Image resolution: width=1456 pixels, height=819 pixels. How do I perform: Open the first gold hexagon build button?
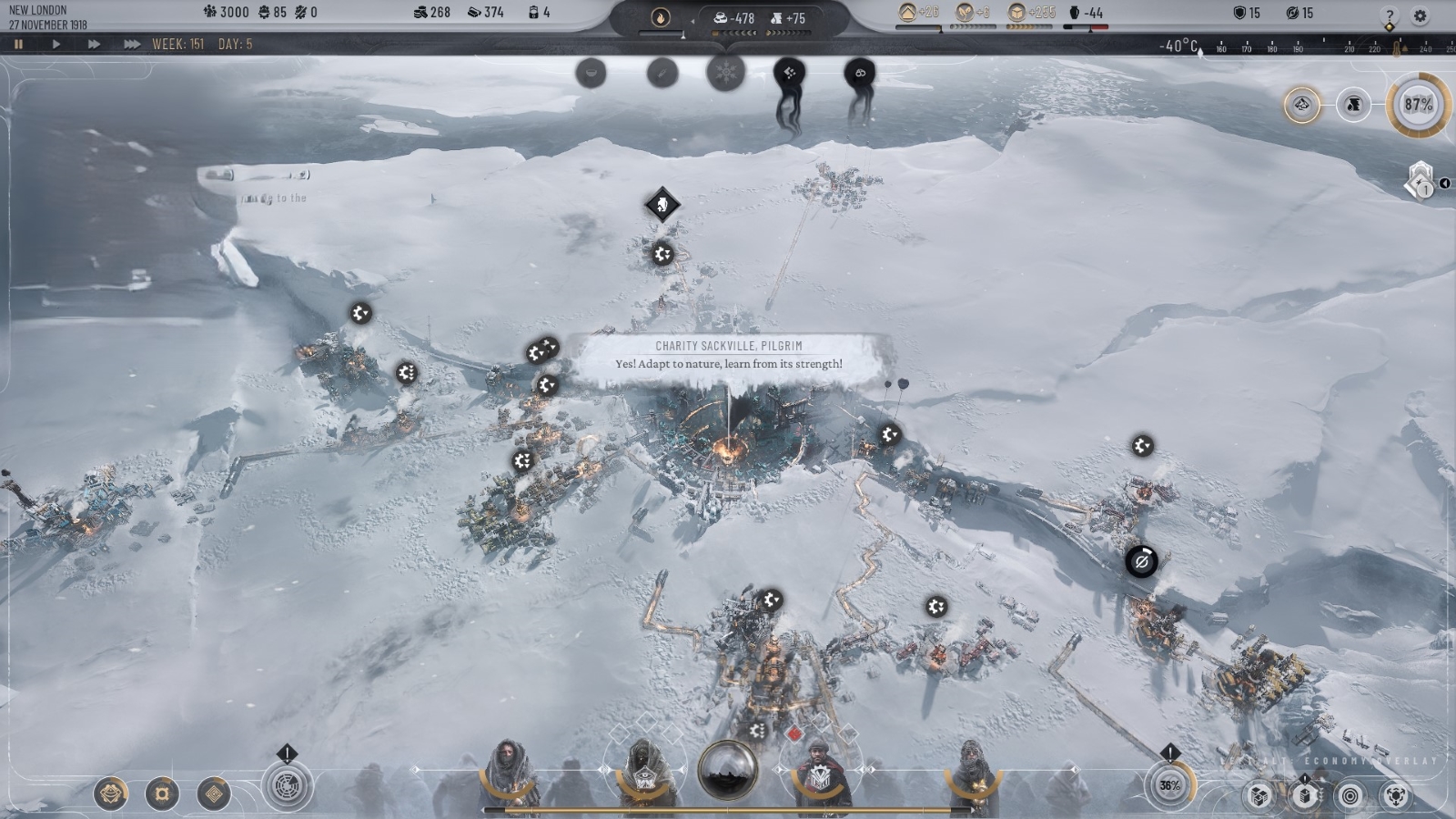click(111, 794)
